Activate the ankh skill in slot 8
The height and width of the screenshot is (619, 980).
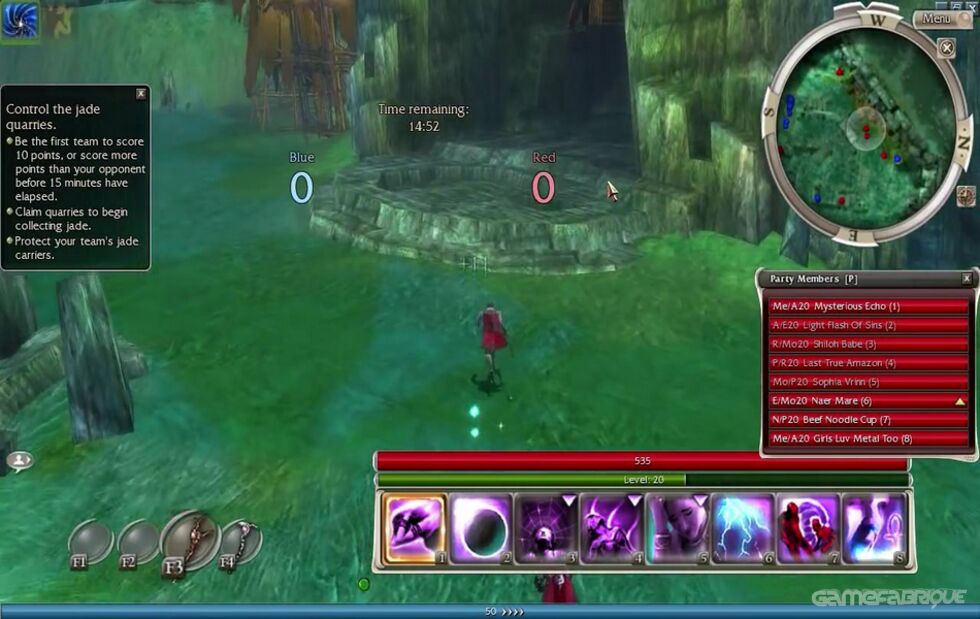(x=874, y=528)
